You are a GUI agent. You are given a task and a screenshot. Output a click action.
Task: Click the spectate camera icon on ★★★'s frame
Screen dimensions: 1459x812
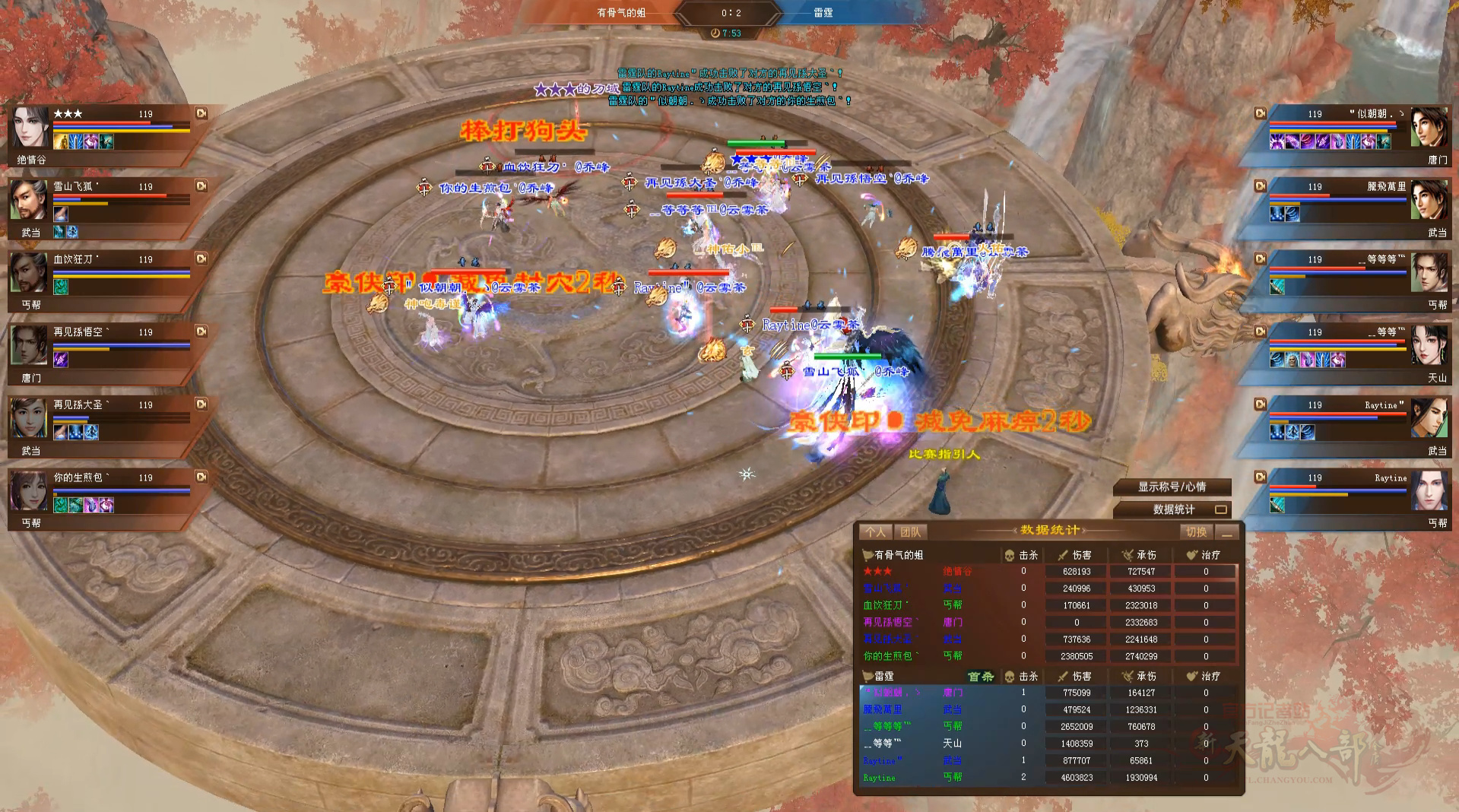point(201,113)
